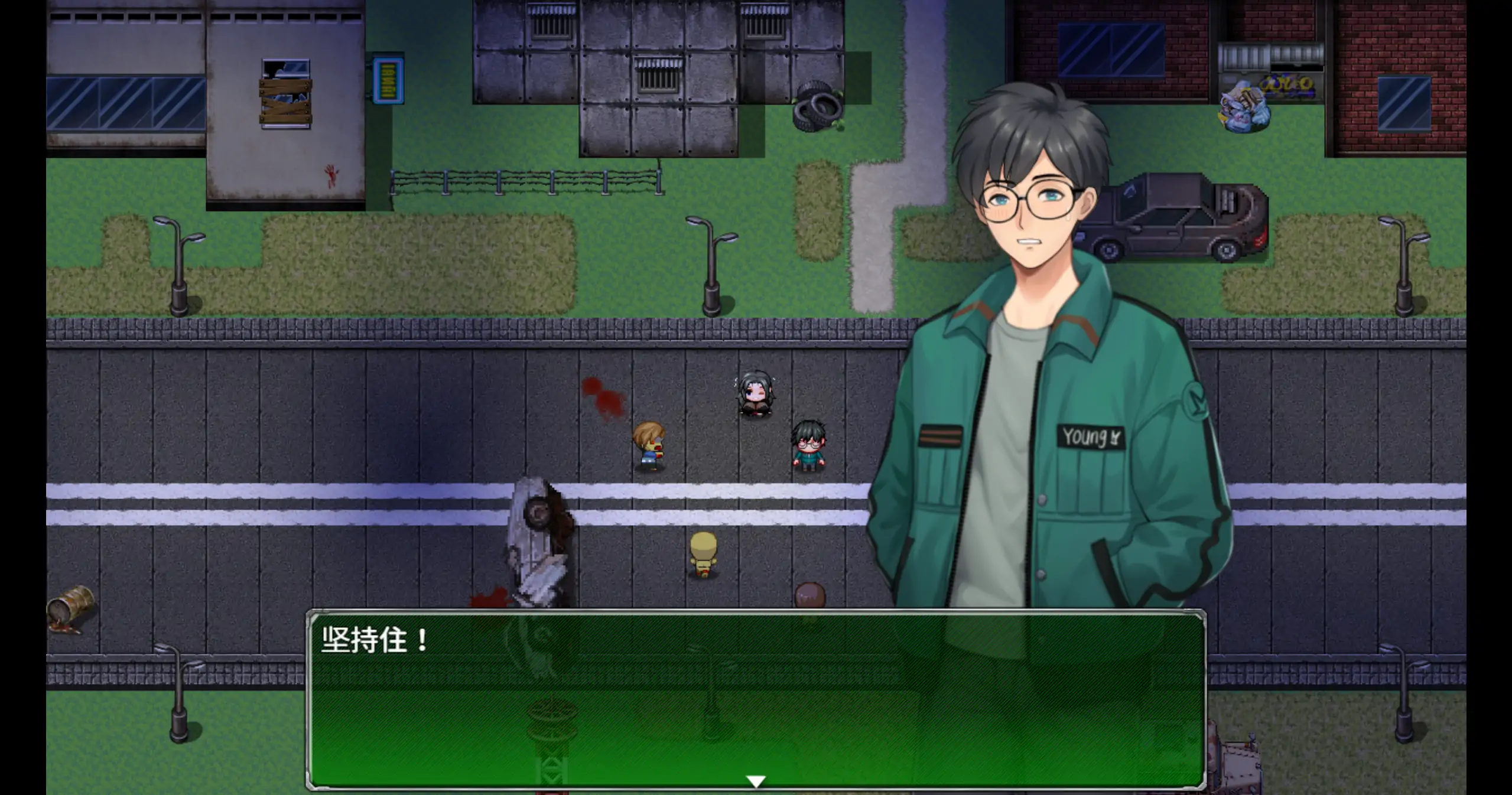Click the small glasses boy sprite
Screen dimensions: 1512x795
809,446
